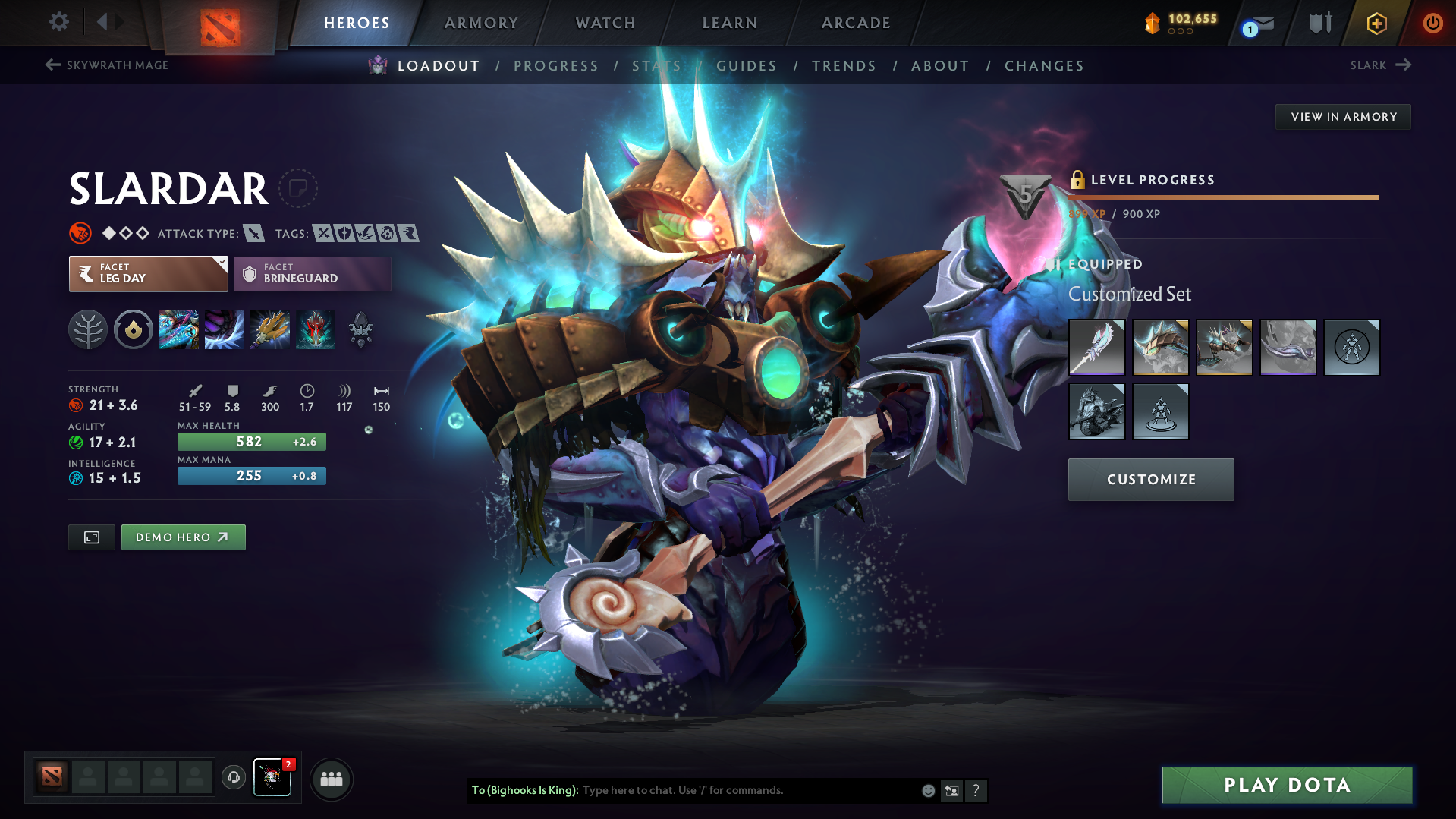Select the Brineguard facet
Image resolution: width=1456 pixels, height=819 pixels.
point(311,273)
